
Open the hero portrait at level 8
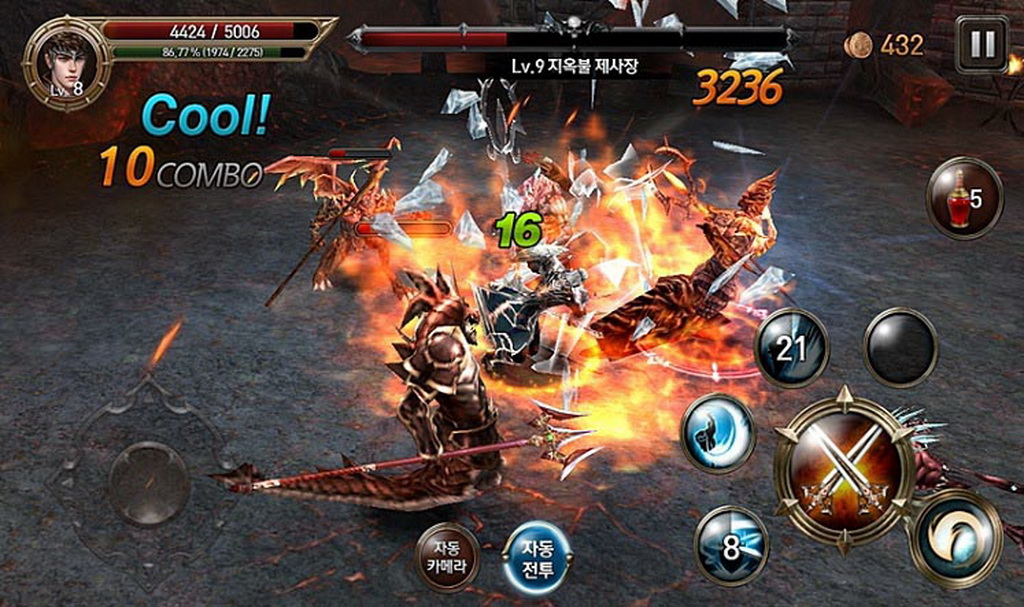67,60
